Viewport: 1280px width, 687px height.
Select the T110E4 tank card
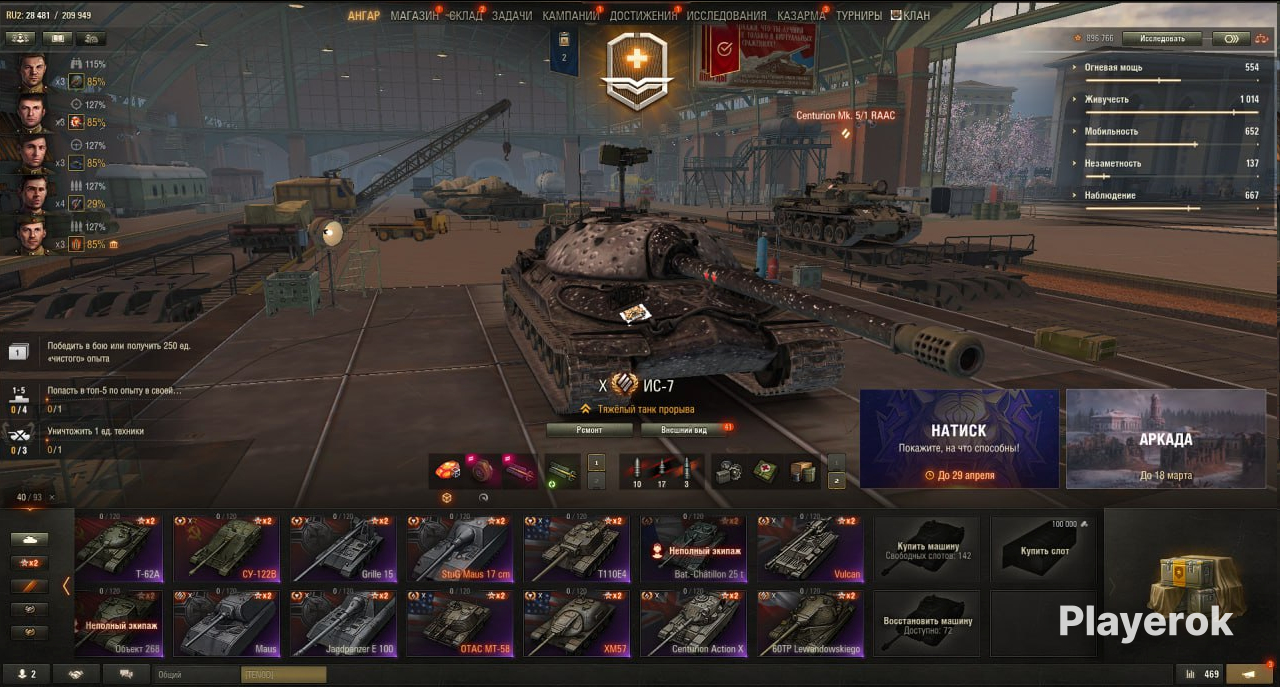click(576, 549)
